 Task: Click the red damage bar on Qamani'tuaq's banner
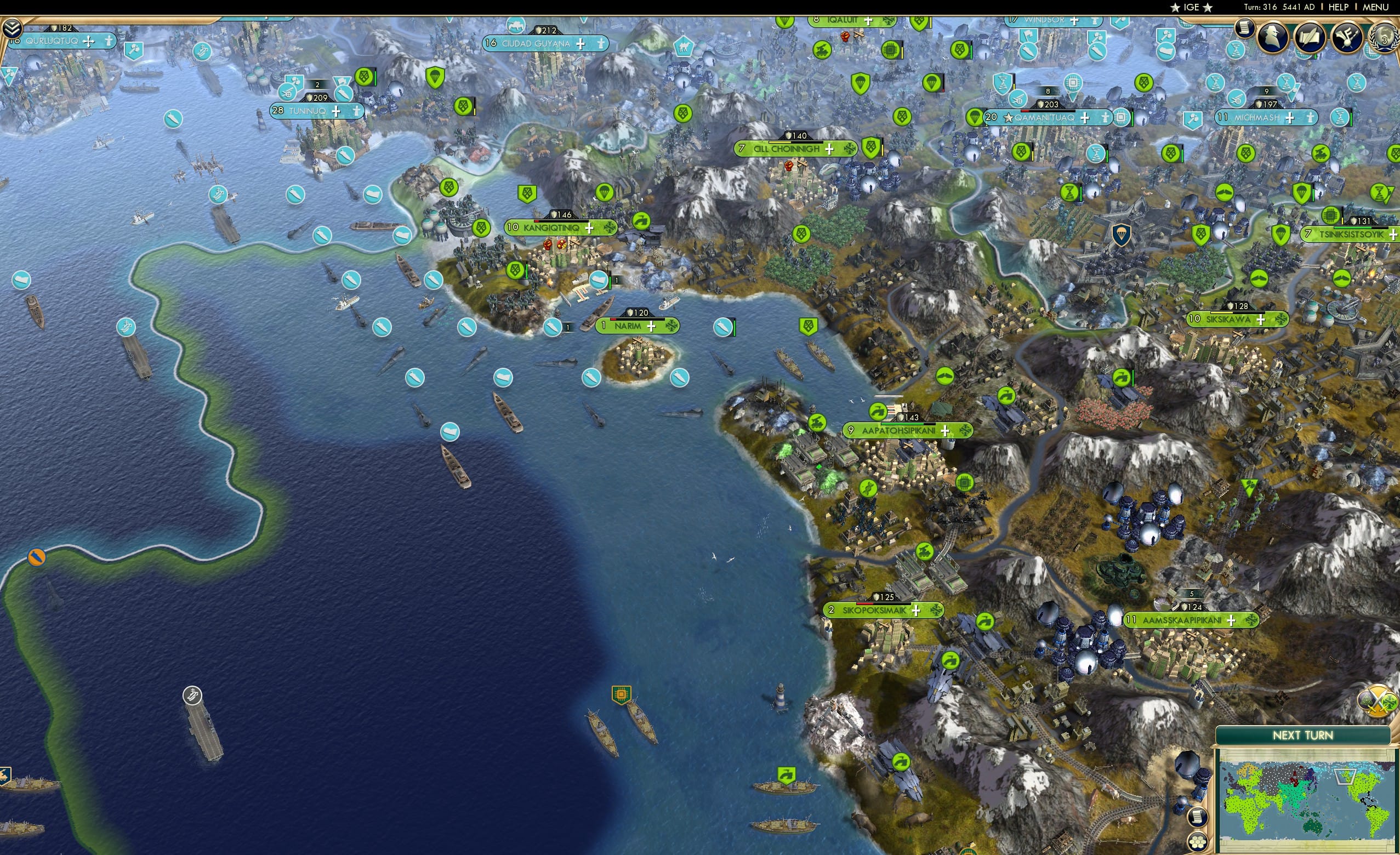point(1025,112)
